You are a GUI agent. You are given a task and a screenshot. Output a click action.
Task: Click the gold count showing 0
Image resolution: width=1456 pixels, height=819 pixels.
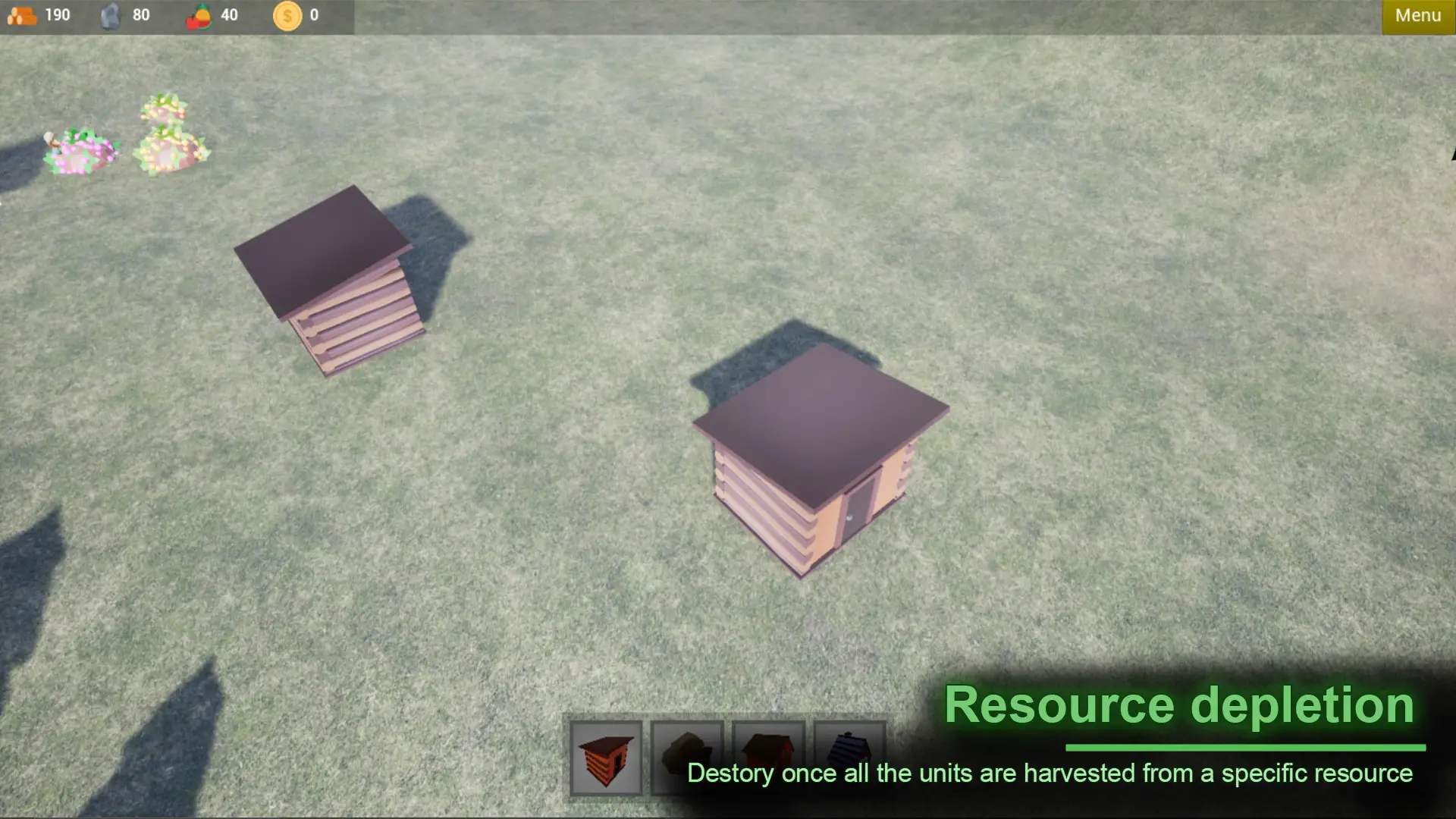point(312,14)
